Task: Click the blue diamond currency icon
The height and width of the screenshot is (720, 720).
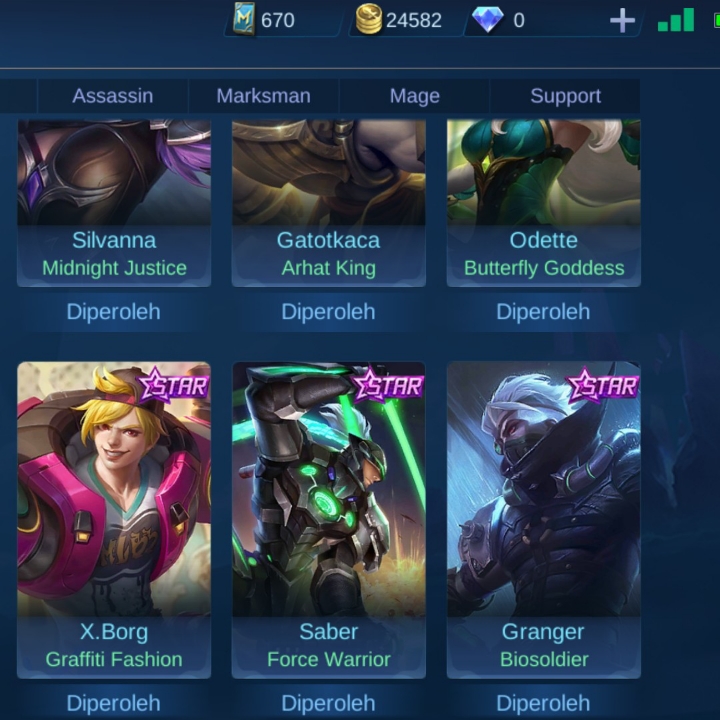Action: pyautogui.click(x=487, y=21)
